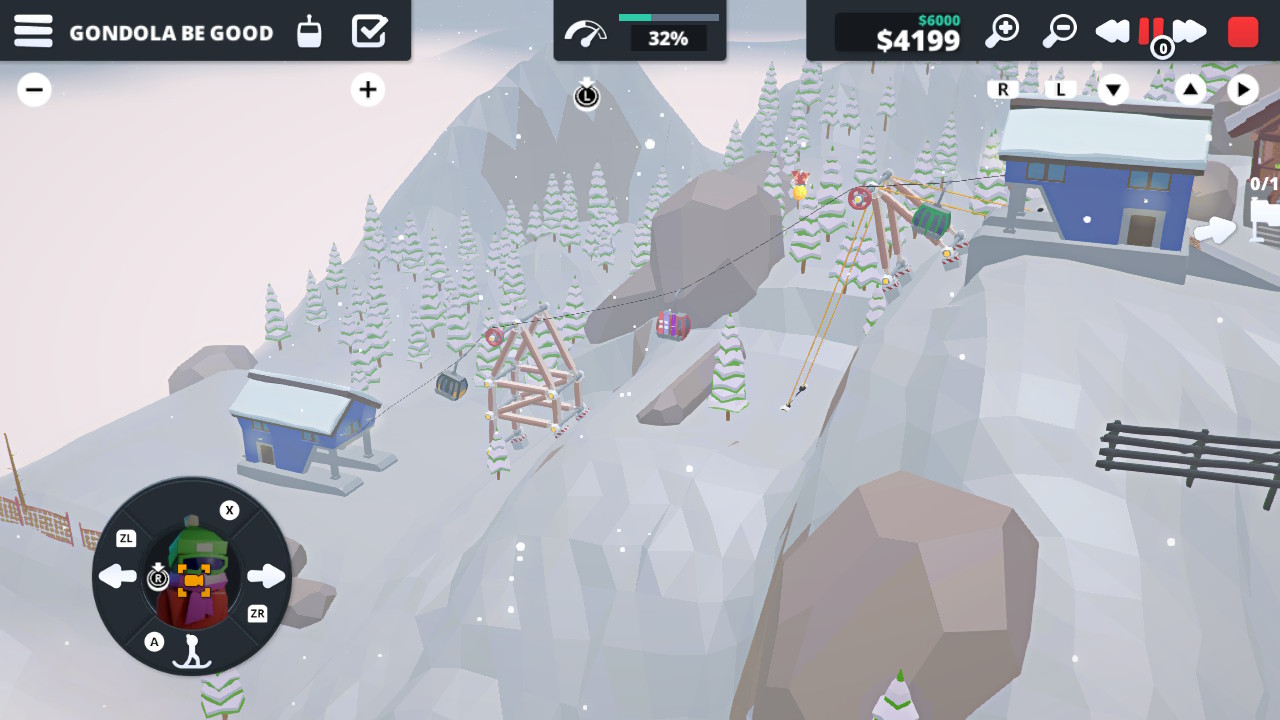The width and height of the screenshot is (1280, 720).
Task: Stop the simulation with red button
Action: click(x=1243, y=31)
